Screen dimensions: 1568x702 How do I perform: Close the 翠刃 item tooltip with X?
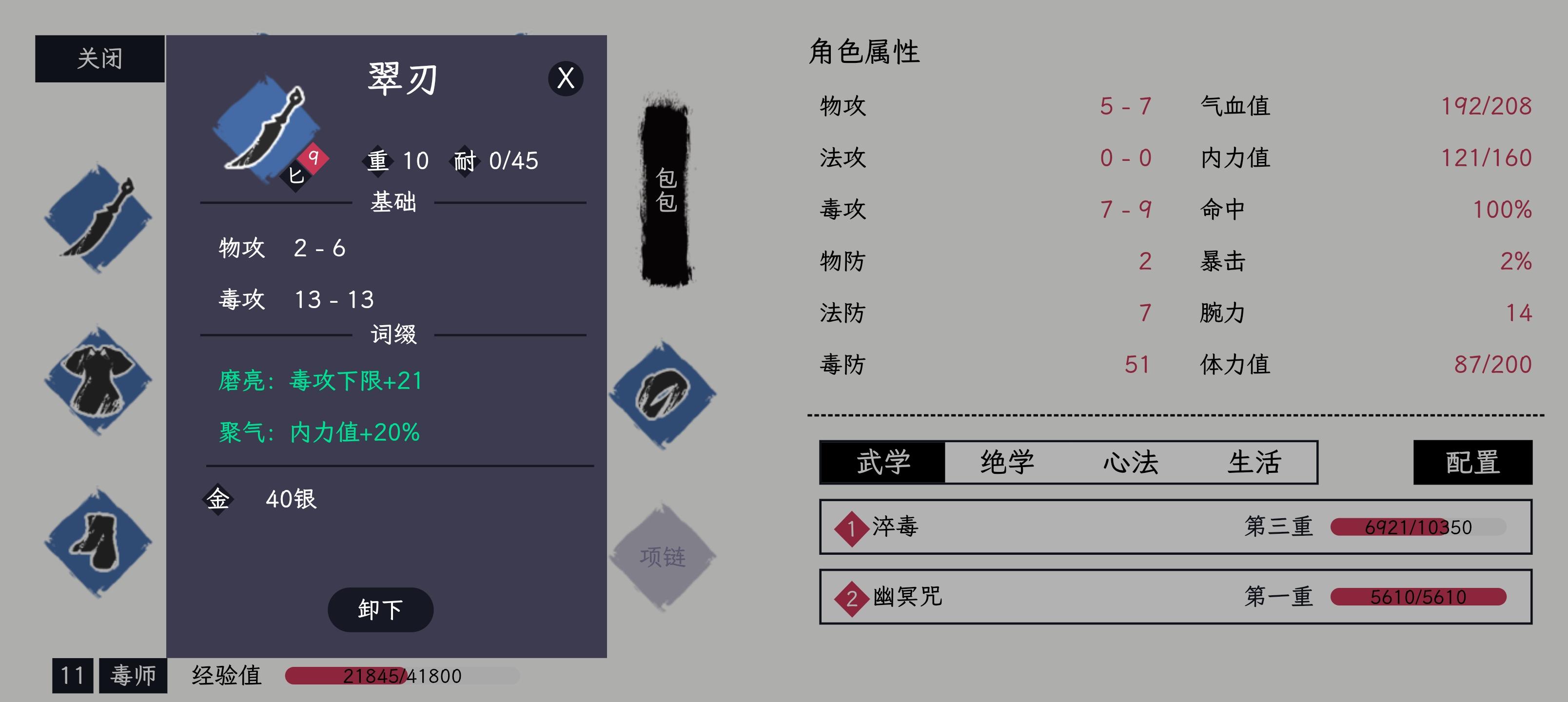click(565, 79)
